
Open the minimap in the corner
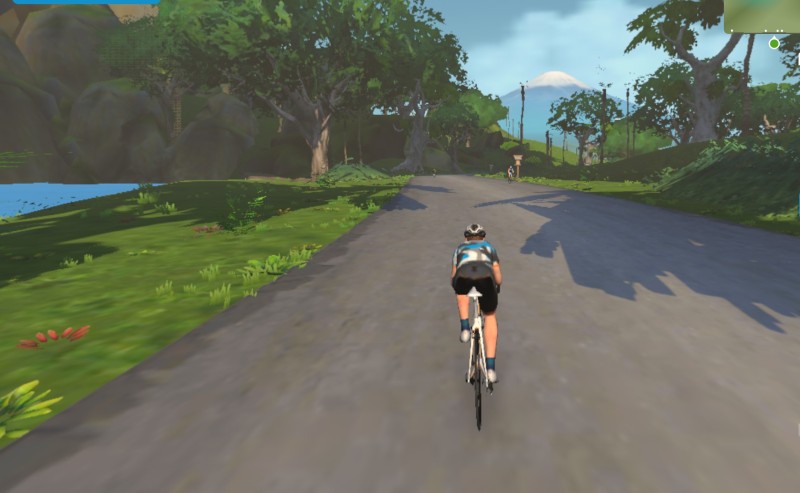[x=762, y=15]
